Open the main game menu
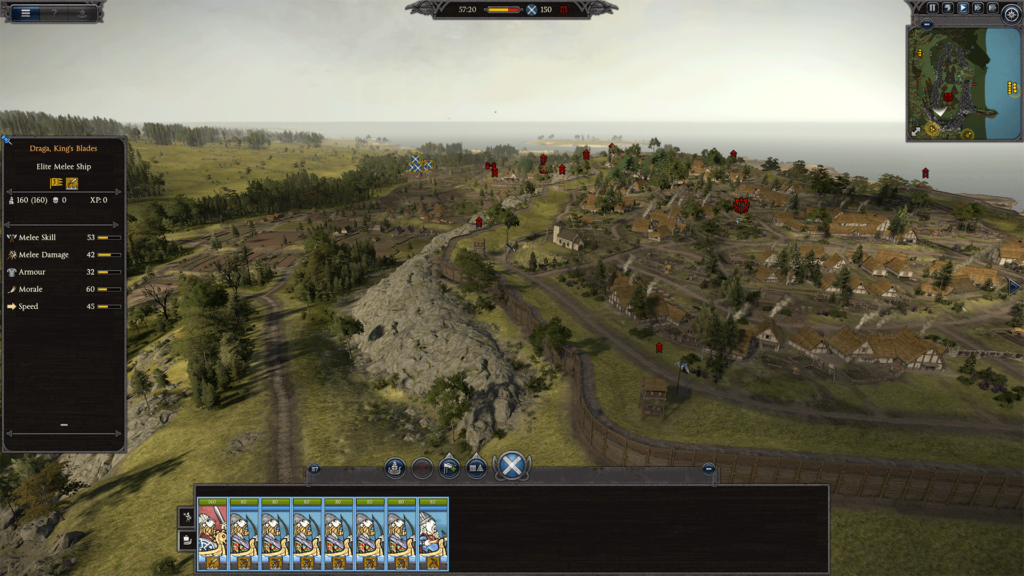This screenshot has height=576, width=1024. click(26, 13)
